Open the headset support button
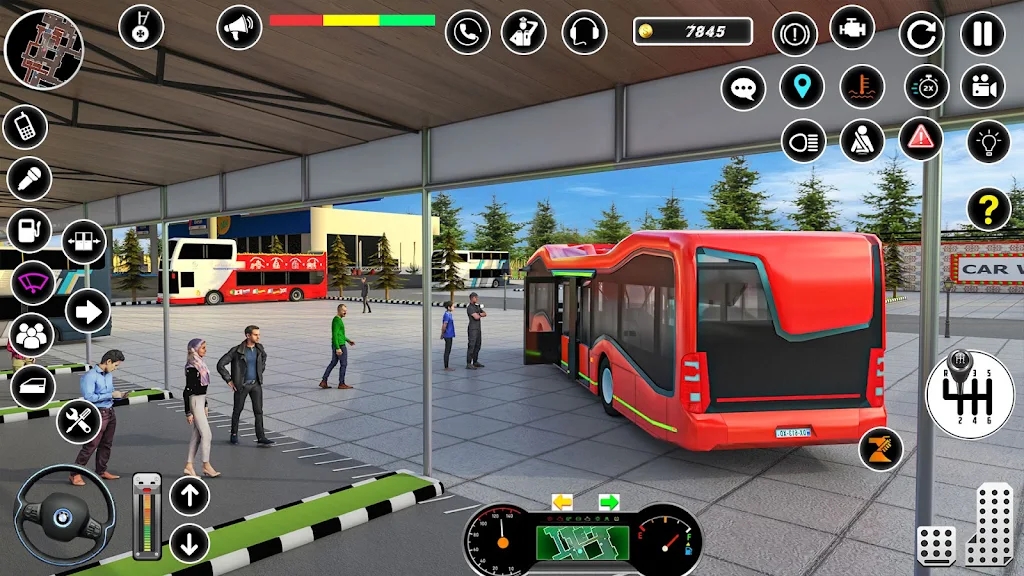This screenshot has width=1024, height=576. (584, 31)
